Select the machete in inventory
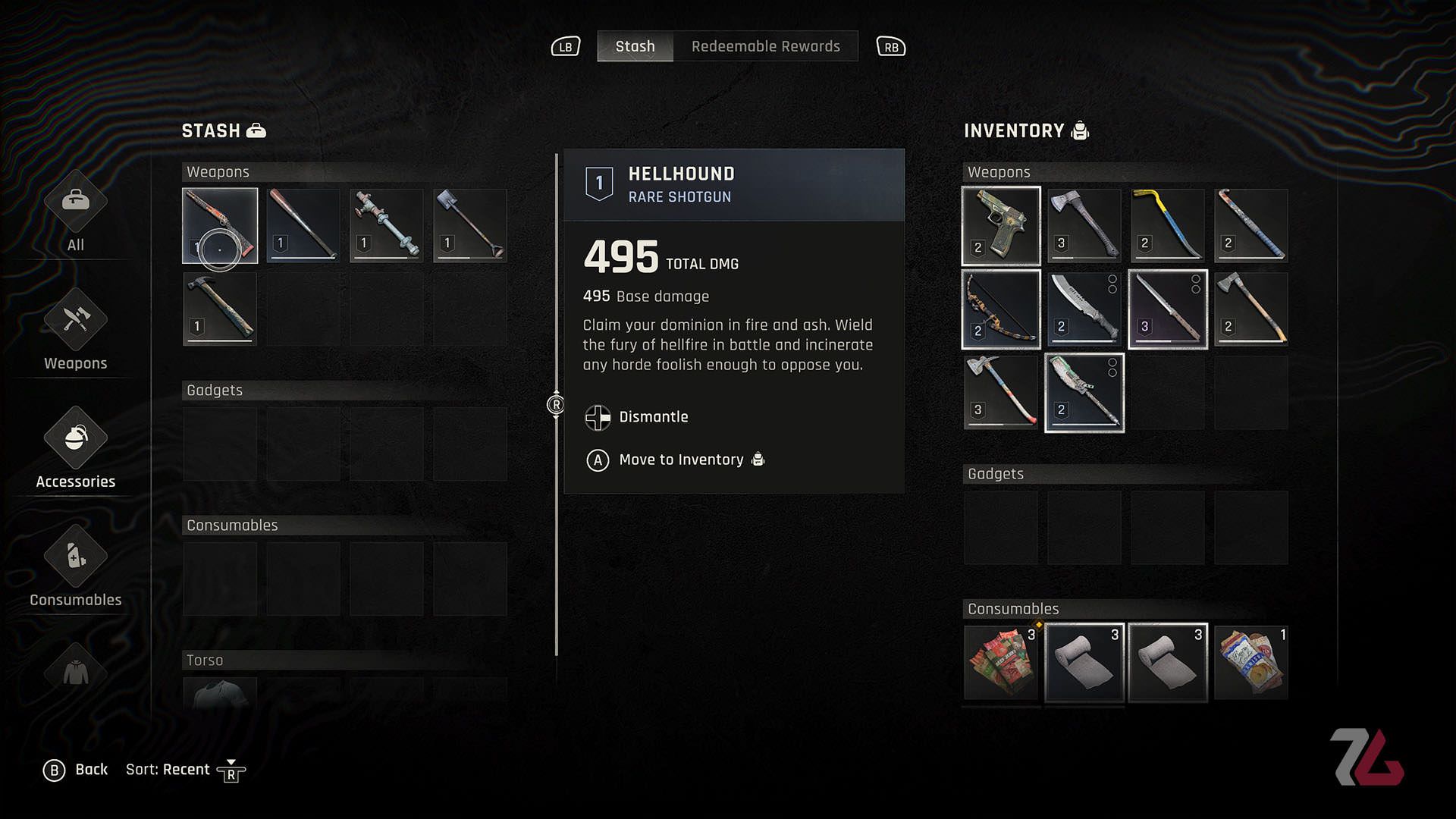The width and height of the screenshot is (1456, 819). pyautogui.click(x=1084, y=309)
